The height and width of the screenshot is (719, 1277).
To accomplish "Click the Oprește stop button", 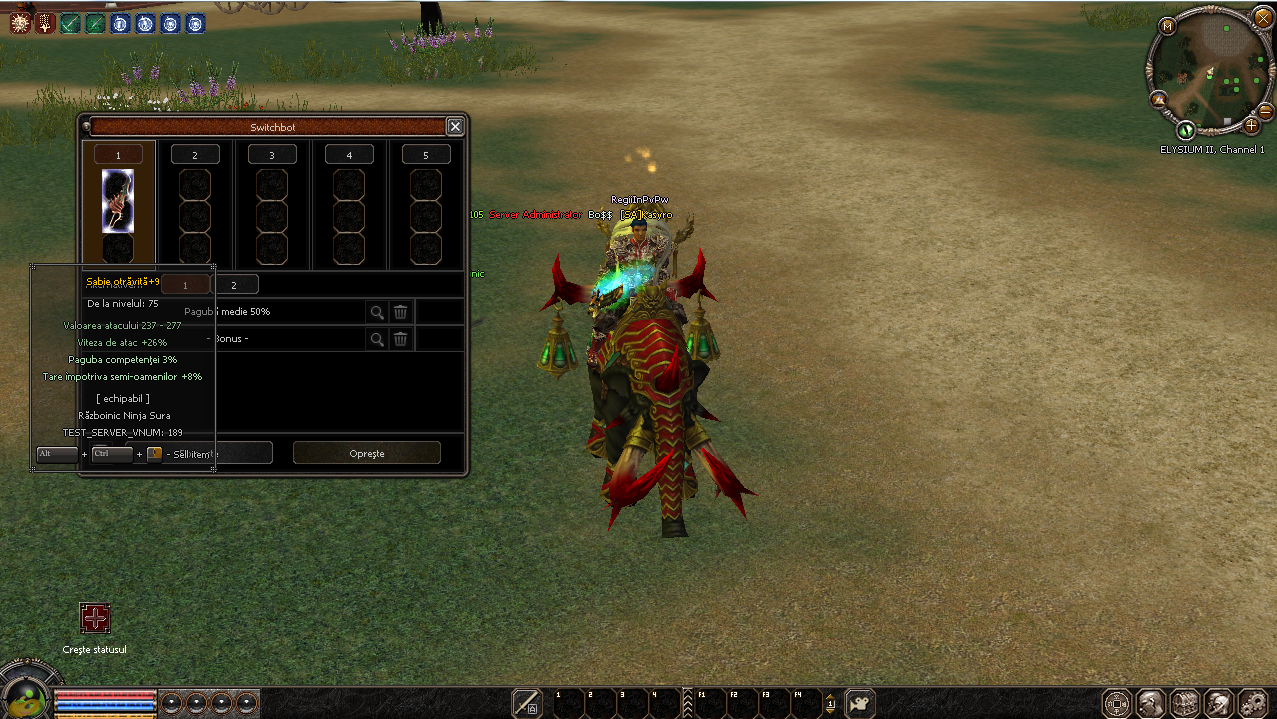I will [x=366, y=453].
